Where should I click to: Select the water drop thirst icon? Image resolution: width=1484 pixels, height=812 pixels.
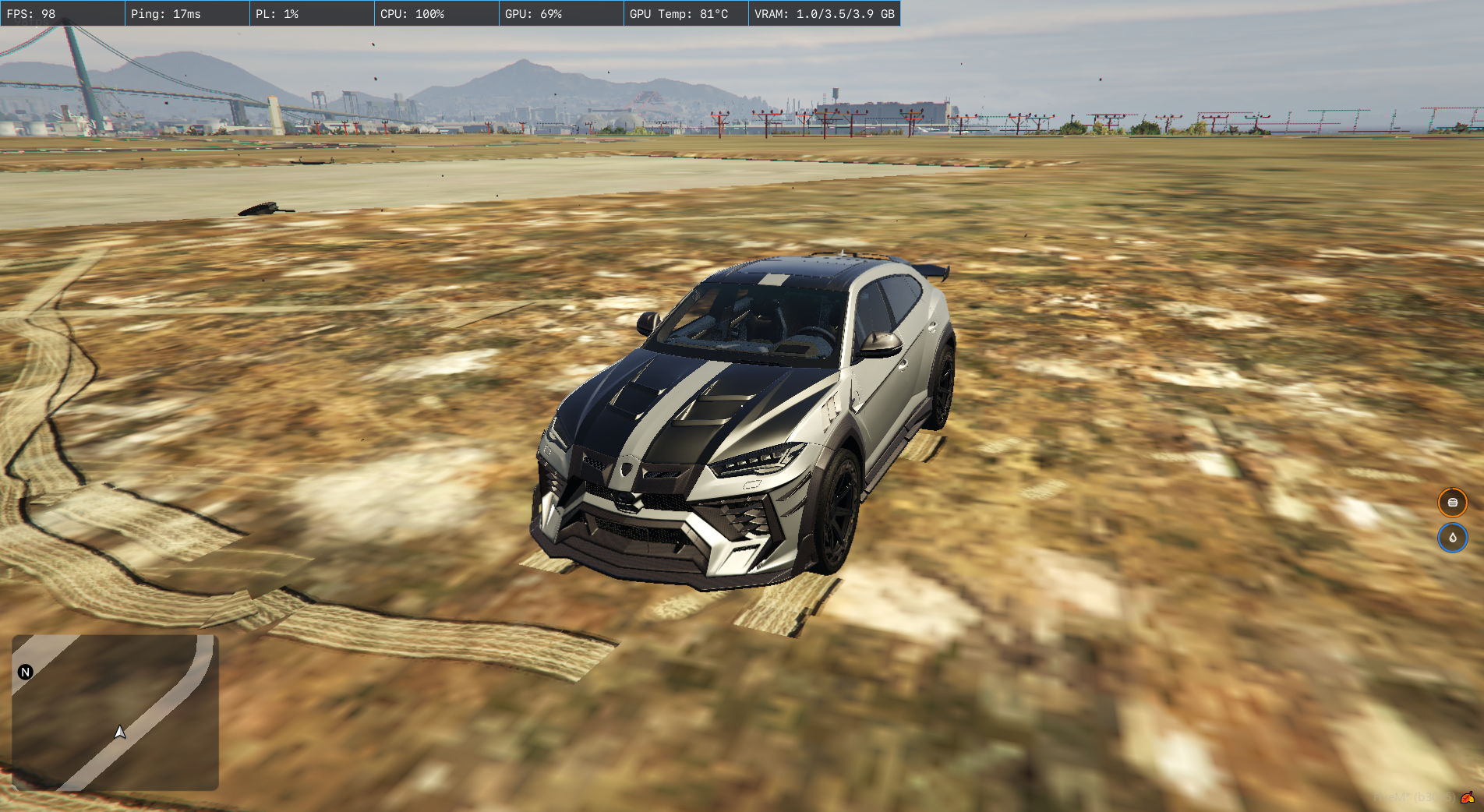click(1452, 538)
